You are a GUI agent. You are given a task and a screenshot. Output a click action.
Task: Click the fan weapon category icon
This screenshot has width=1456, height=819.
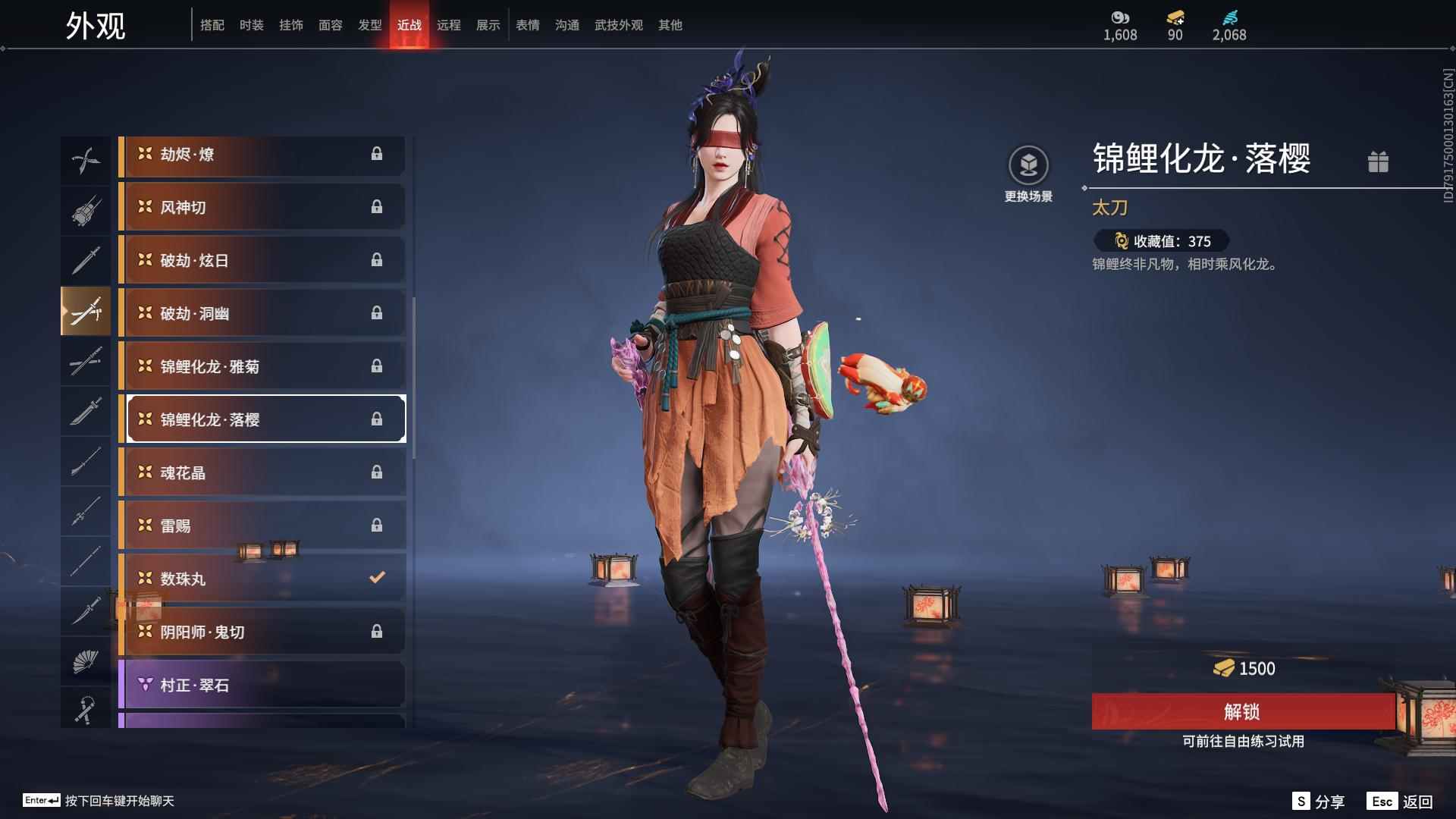pyautogui.click(x=86, y=661)
